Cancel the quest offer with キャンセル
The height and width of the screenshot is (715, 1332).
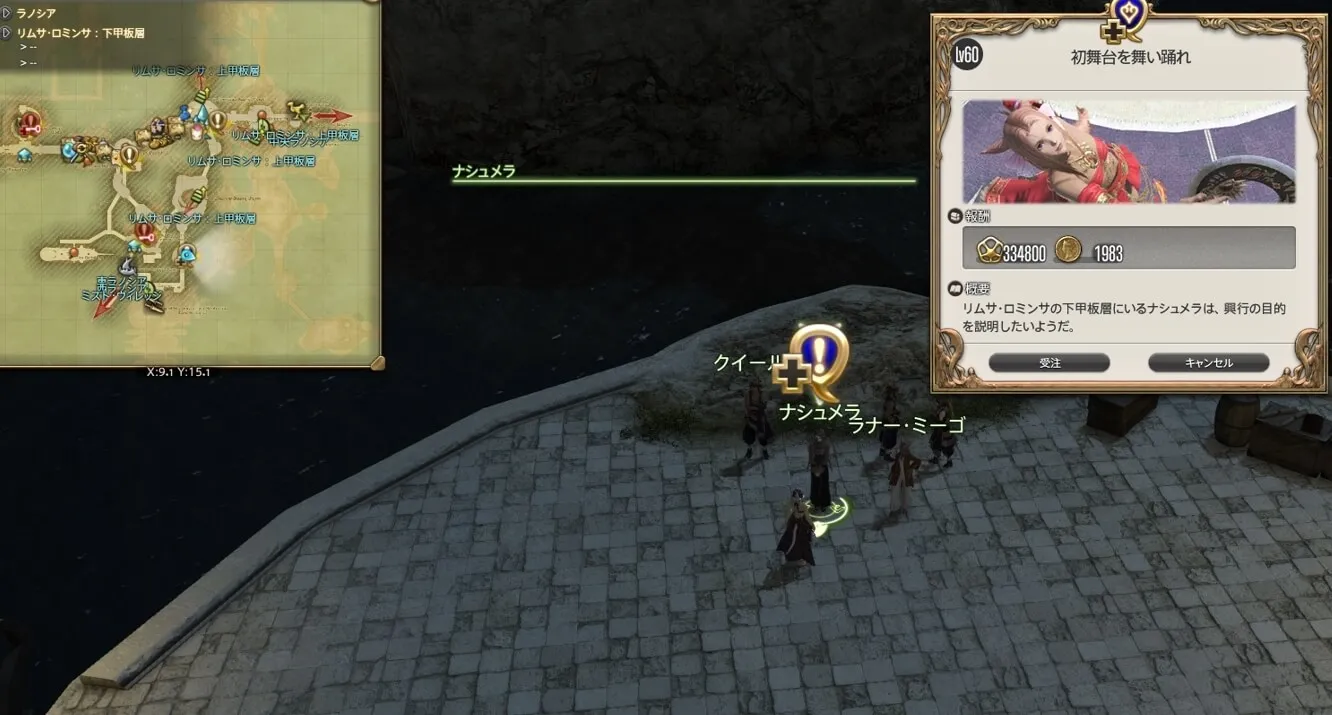click(x=1208, y=363)
